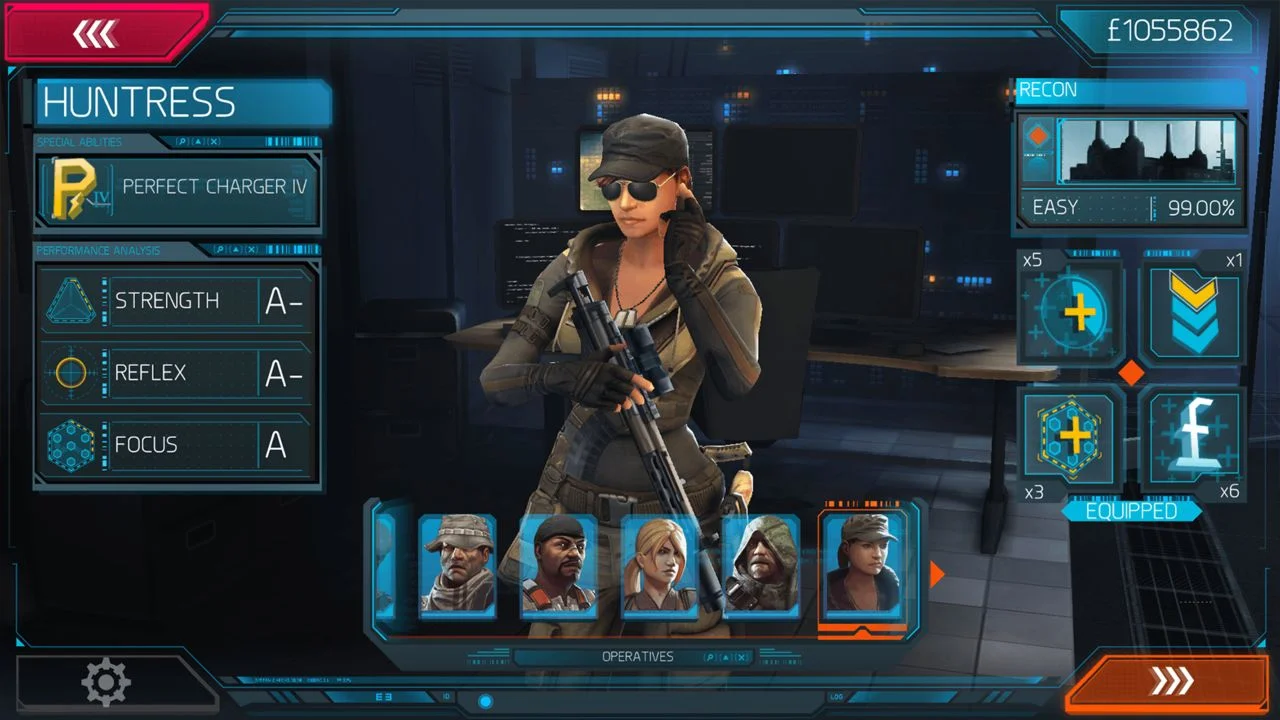The width and height of the screenshot is (1280, 720).
Task: Select the hooded operative portrait
Action: pos(760,565)
